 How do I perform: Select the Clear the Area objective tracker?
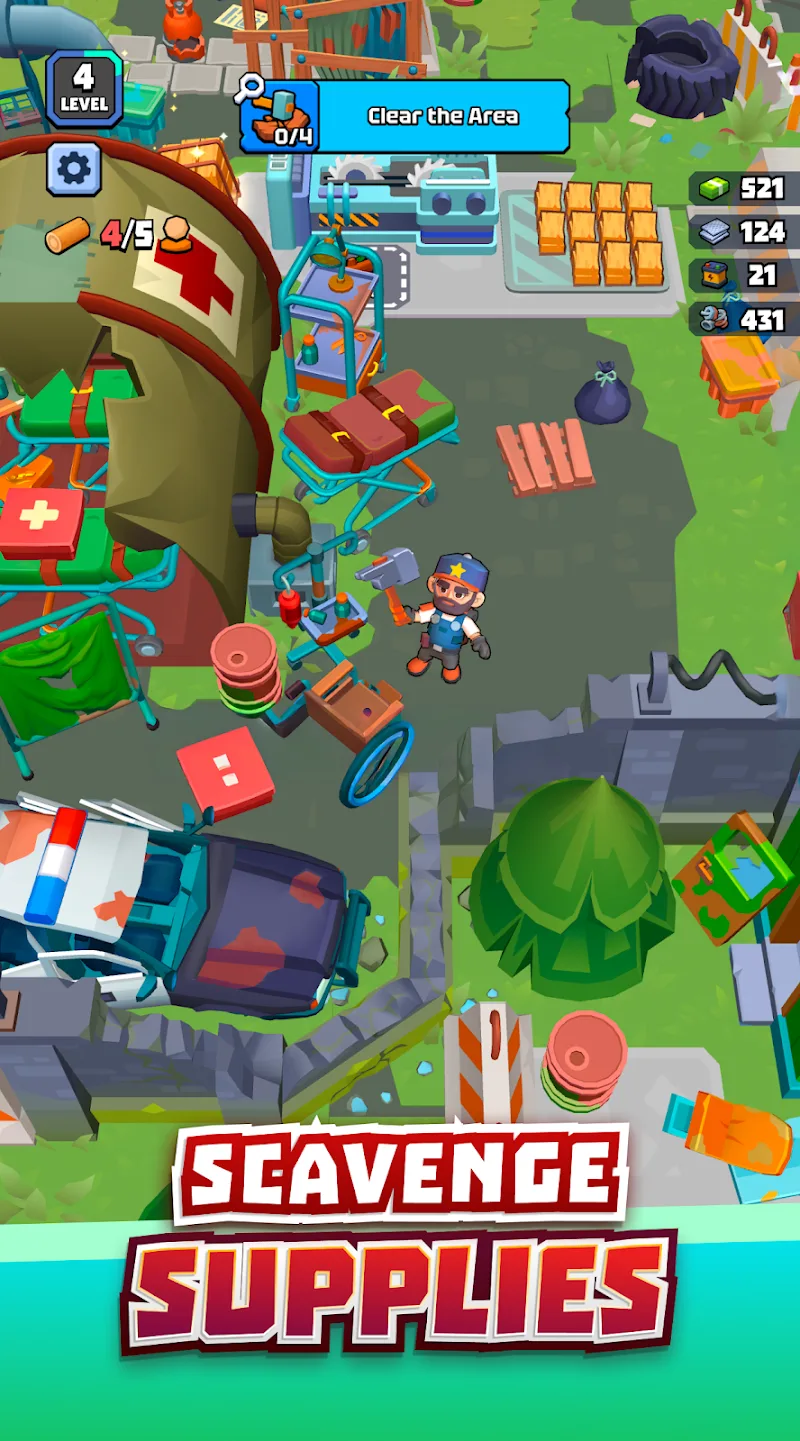405,116
